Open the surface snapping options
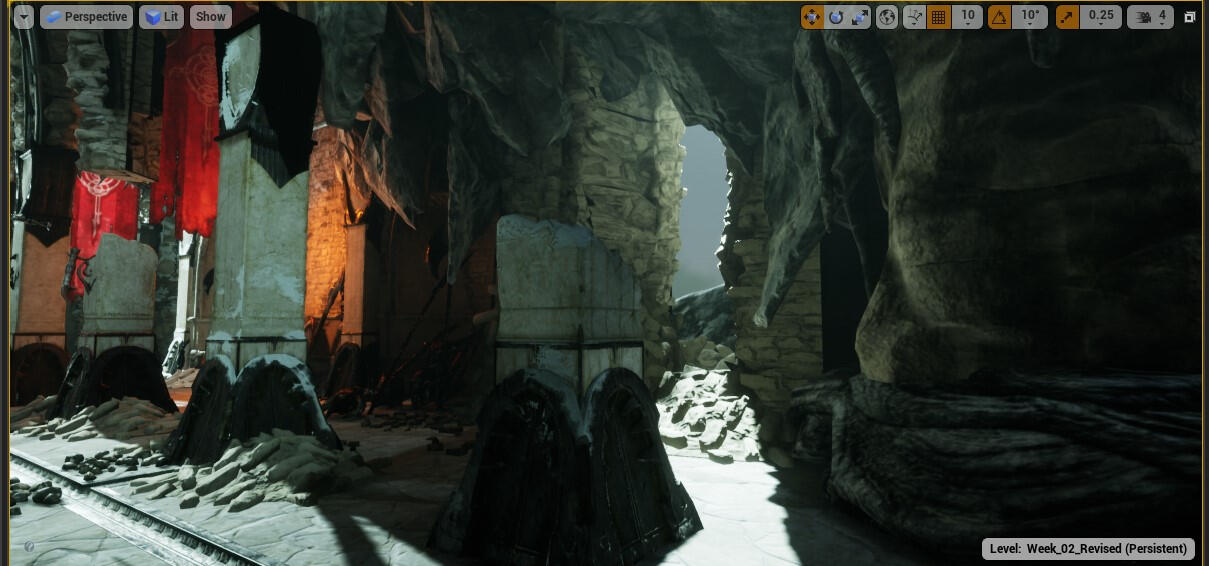Image resolution: width=1209 pixels, height=566 pixels. pos(914,17)
